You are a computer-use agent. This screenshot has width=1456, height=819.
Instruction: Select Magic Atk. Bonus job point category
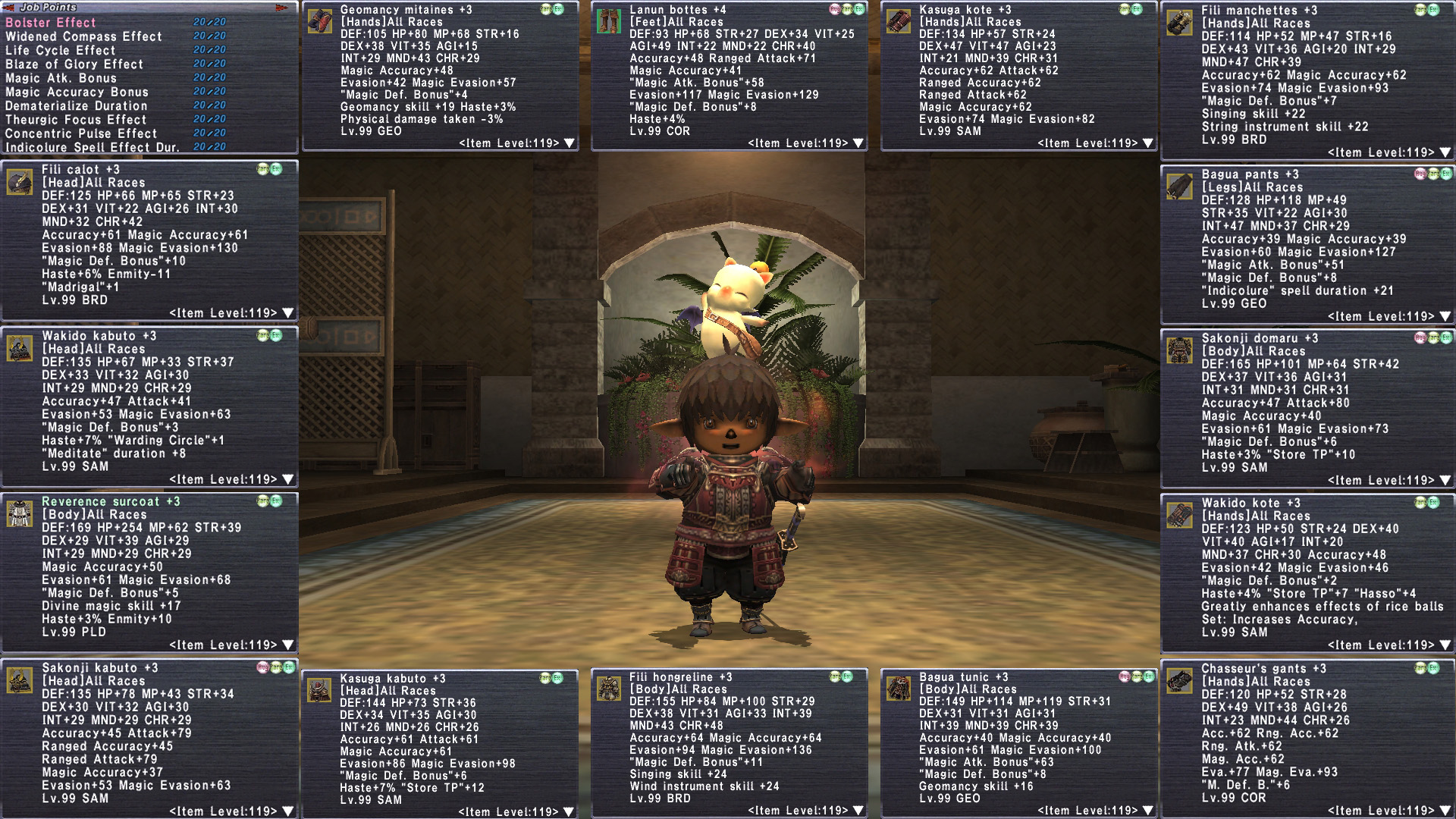61,78
